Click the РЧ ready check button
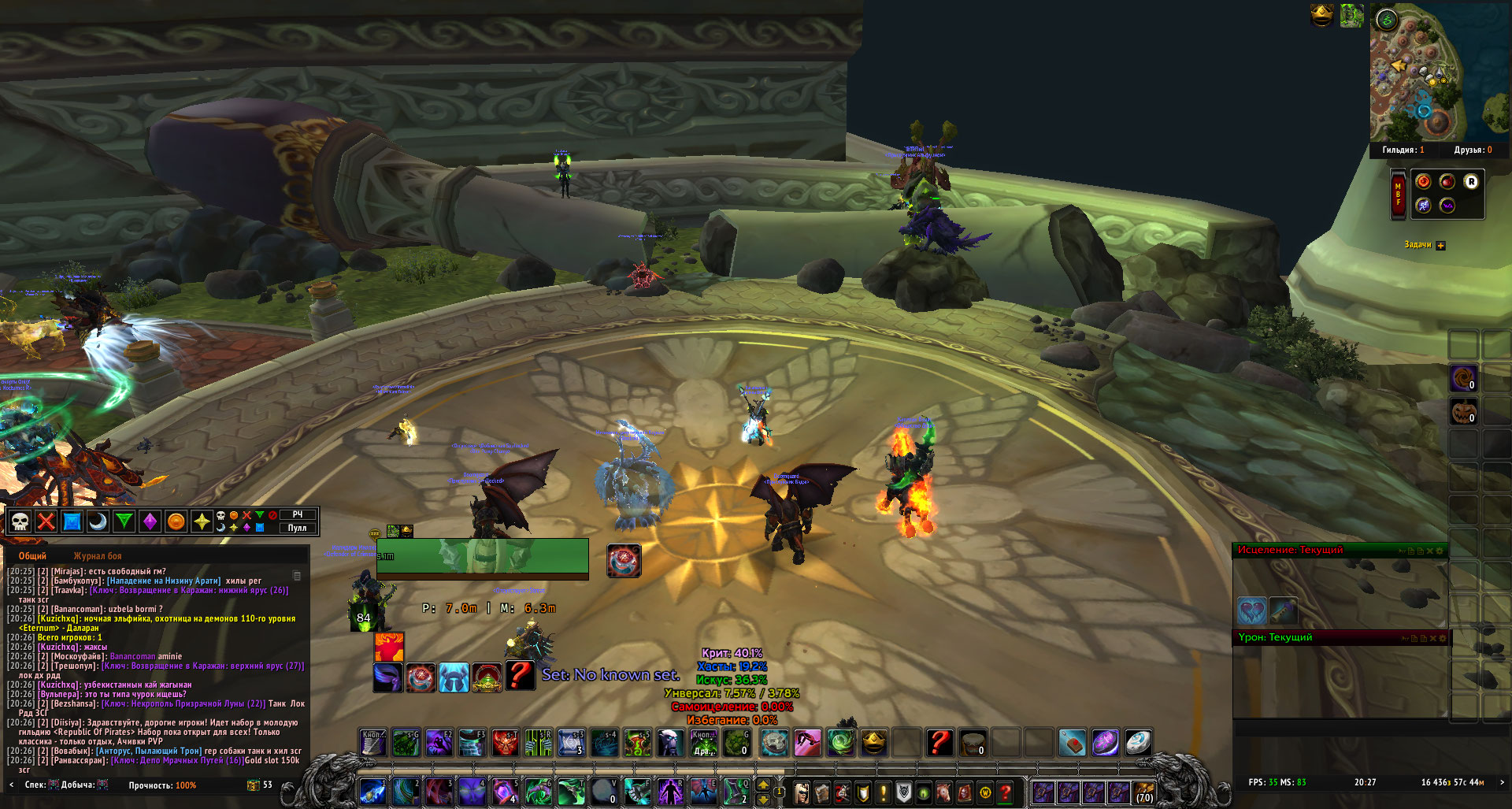Viewport: 1512px width, 809px height. click(297, 514)
